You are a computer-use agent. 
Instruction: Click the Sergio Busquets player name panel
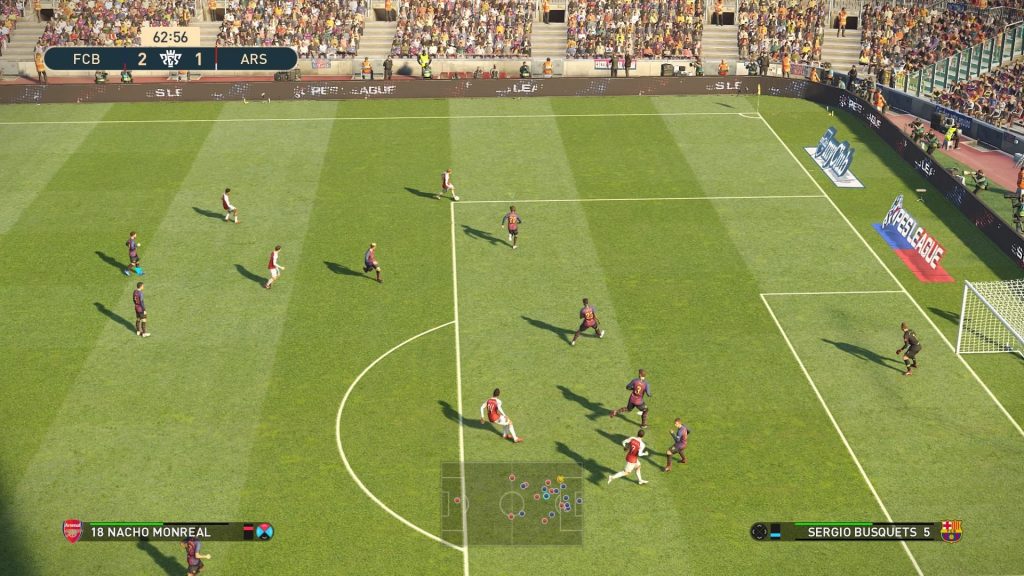[x=855, y=532]
